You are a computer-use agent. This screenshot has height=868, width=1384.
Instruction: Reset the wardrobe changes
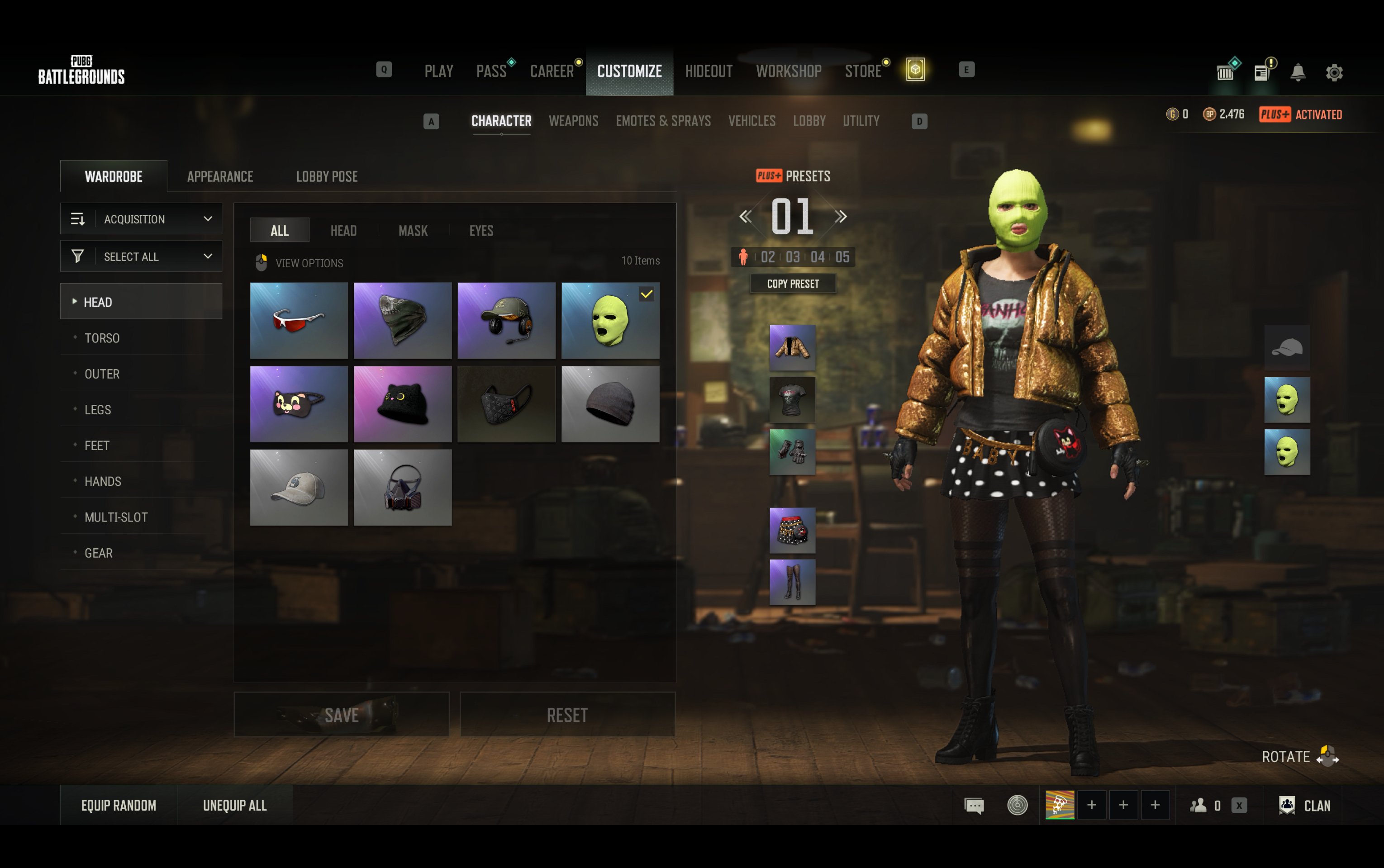(567, 715)
